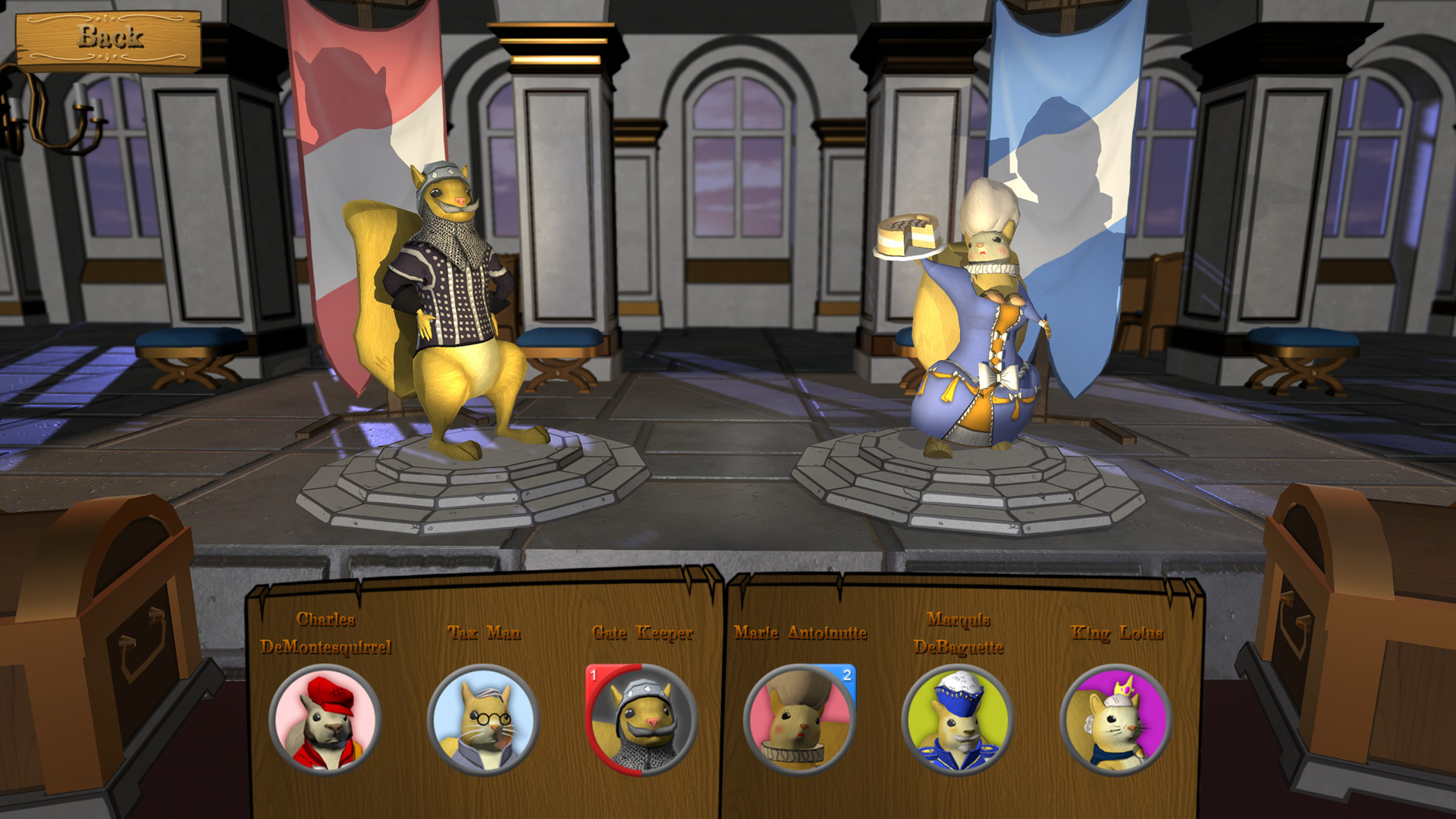Click the blue squirrel banner
Screen dimensions: 1456x819
click(1062, 152)
